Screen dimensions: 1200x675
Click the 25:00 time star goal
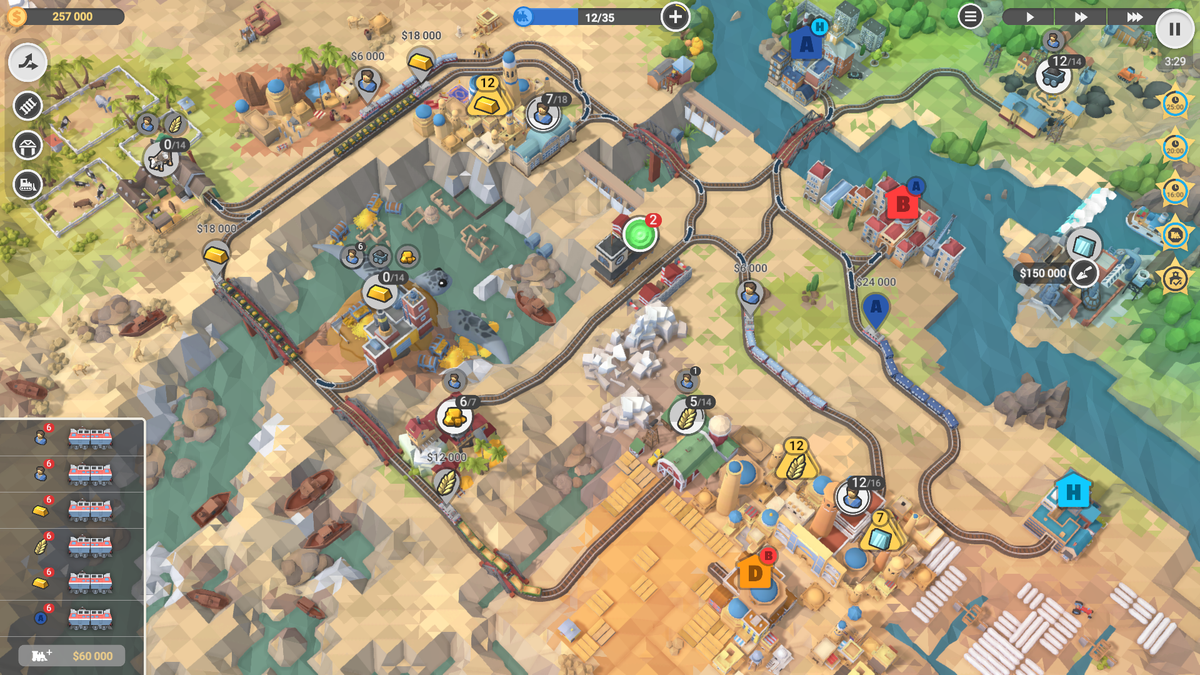pos(1175,103)
